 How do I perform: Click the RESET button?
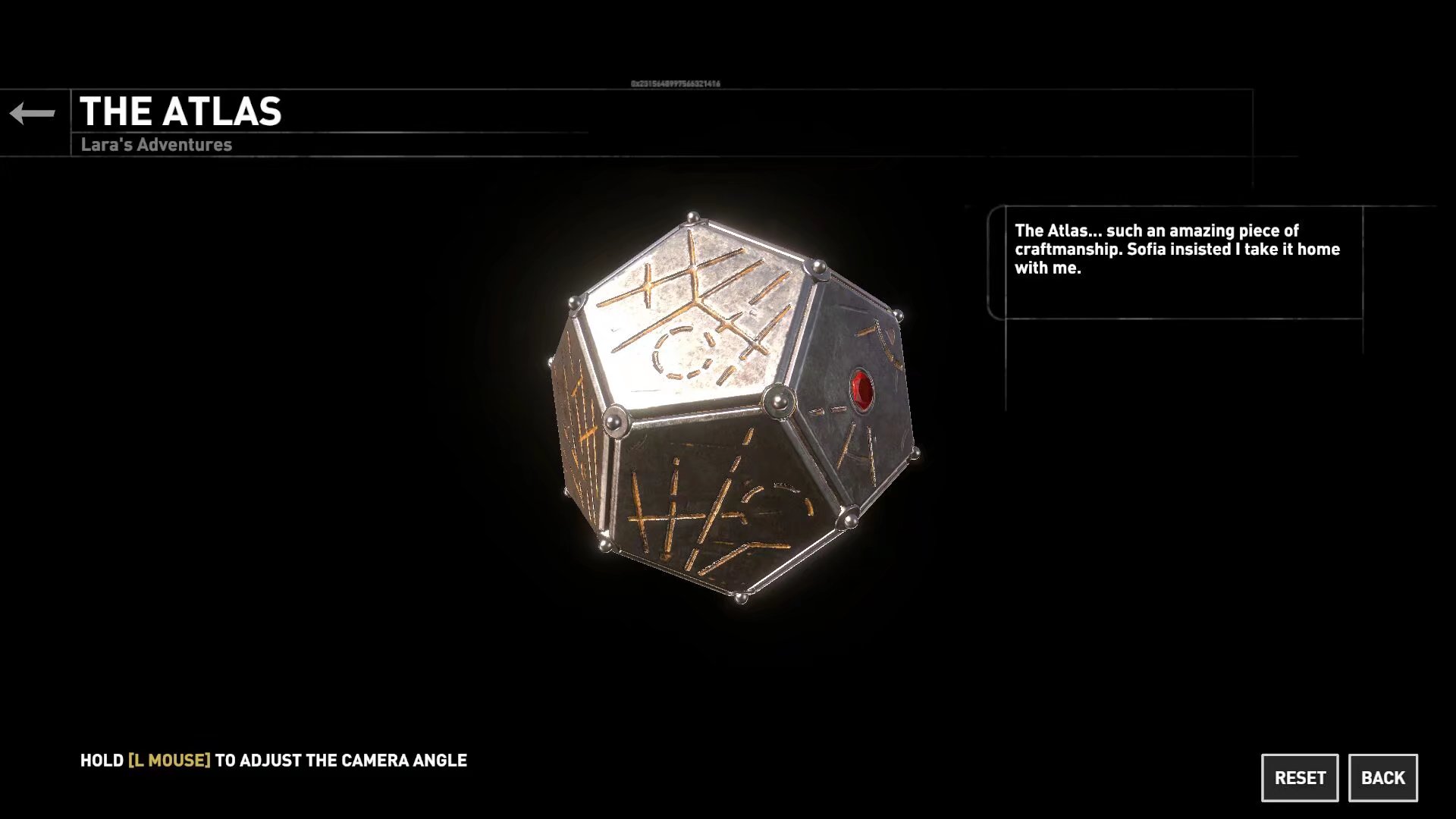click(x=1299, y=777)
